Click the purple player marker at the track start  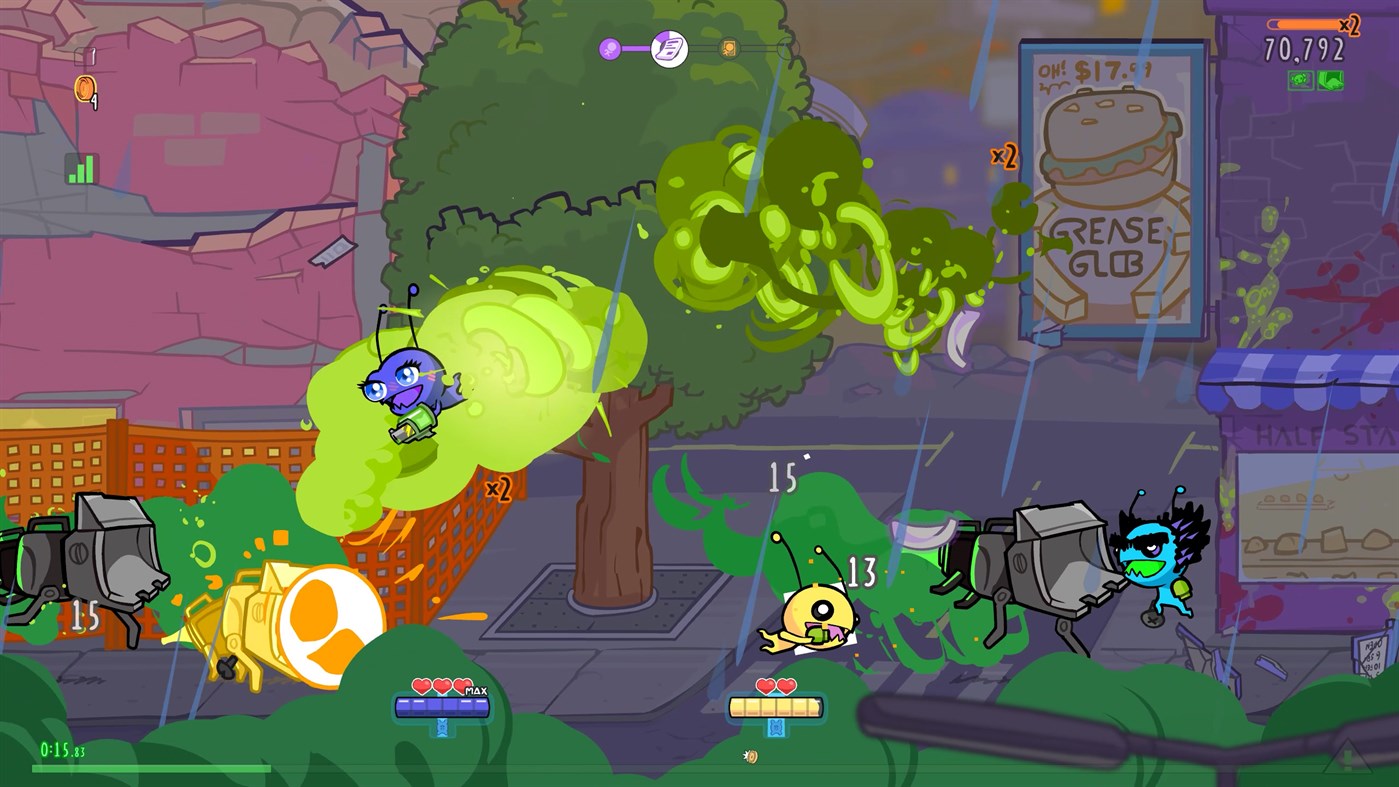[609, 48]
